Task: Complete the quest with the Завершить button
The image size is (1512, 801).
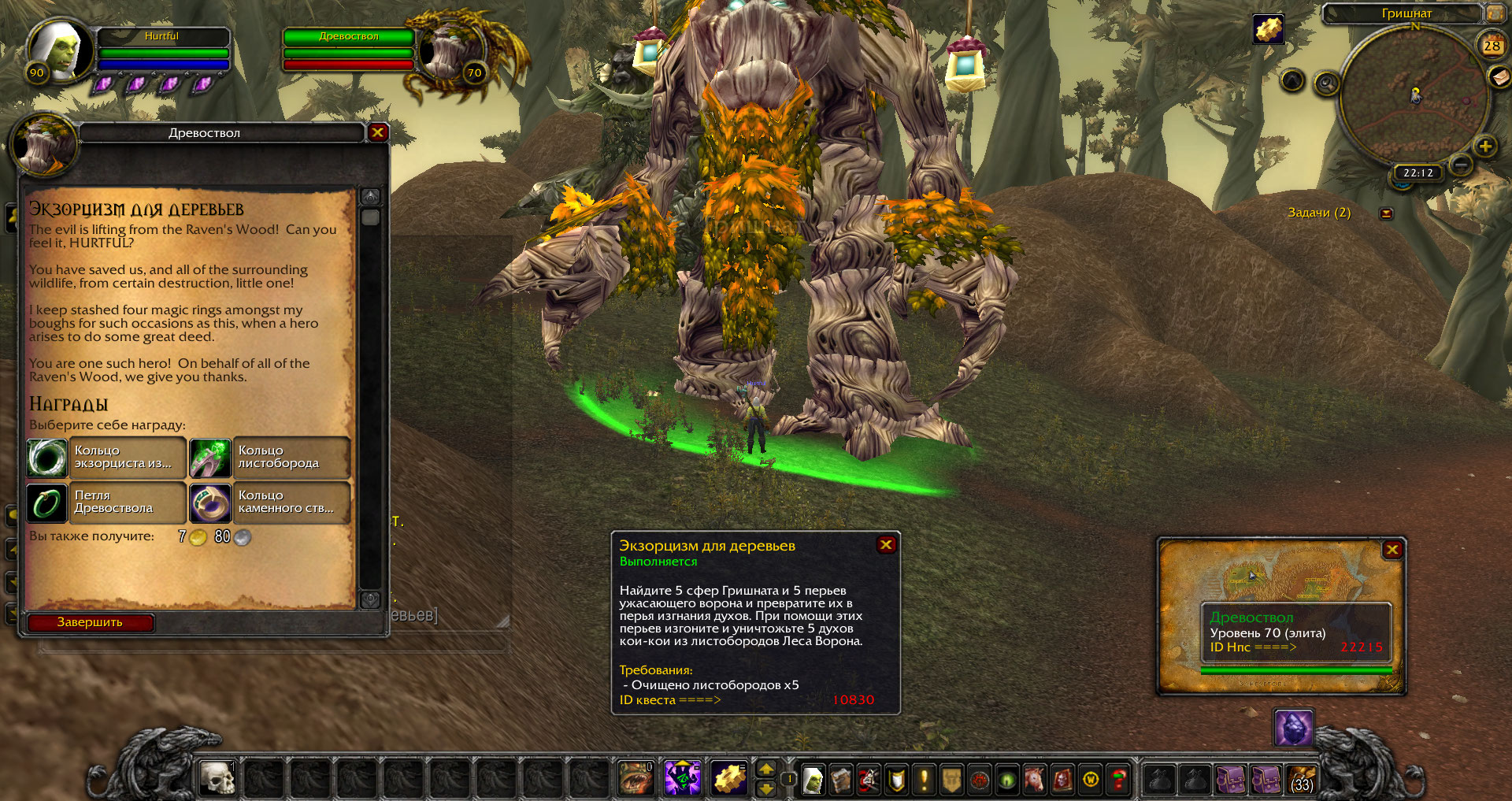Action: tap(91, 622)
